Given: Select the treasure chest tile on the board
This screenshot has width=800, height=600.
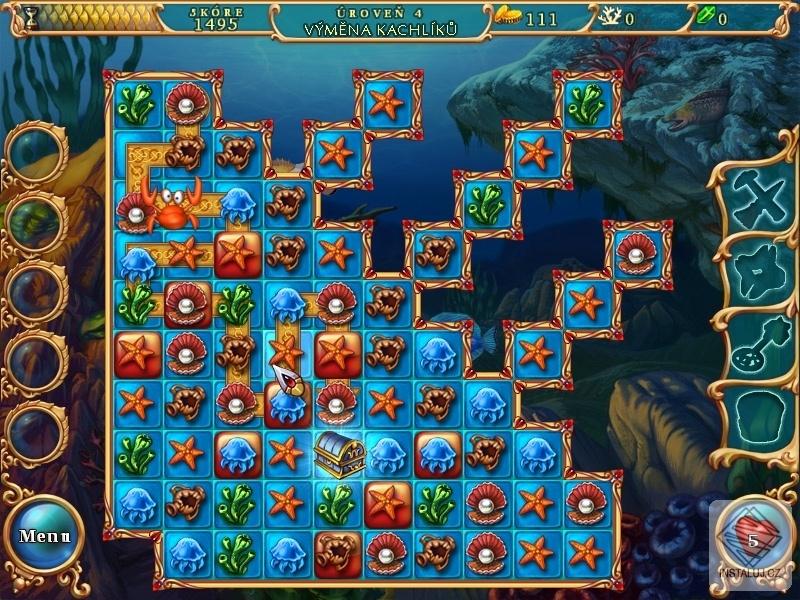Looking at the screenshot, I should click(x=337, y=454).
